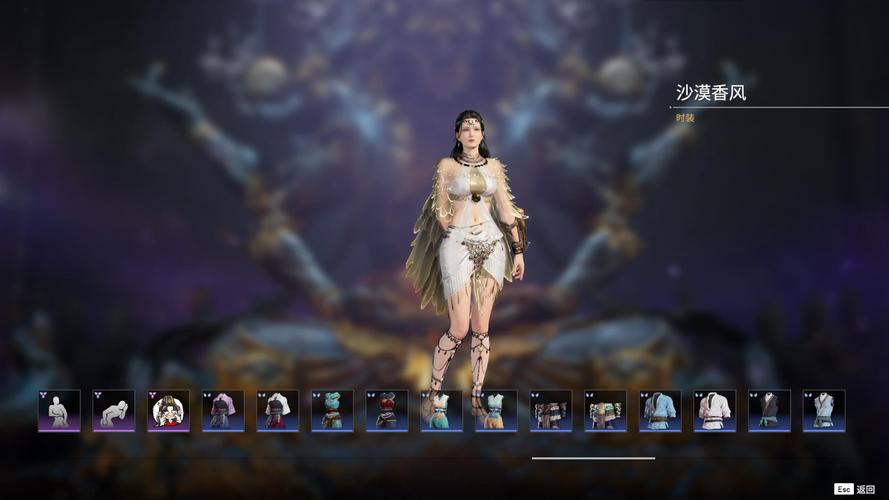The image size is (889, 500).
Task: Choose the dark brown armor outfit
Action: point(551,411)
